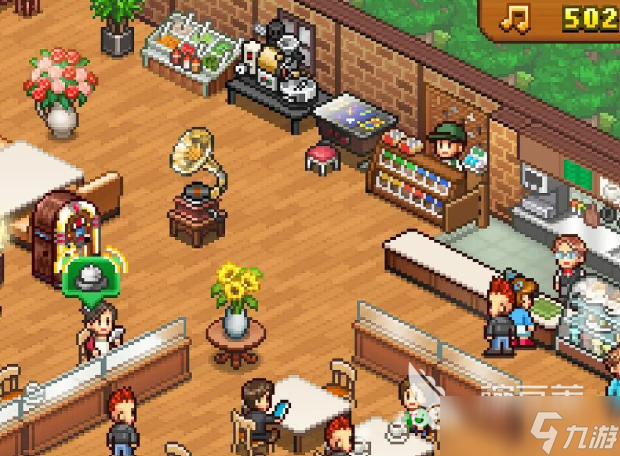Tap the green serving-dish order bubble

88,276
